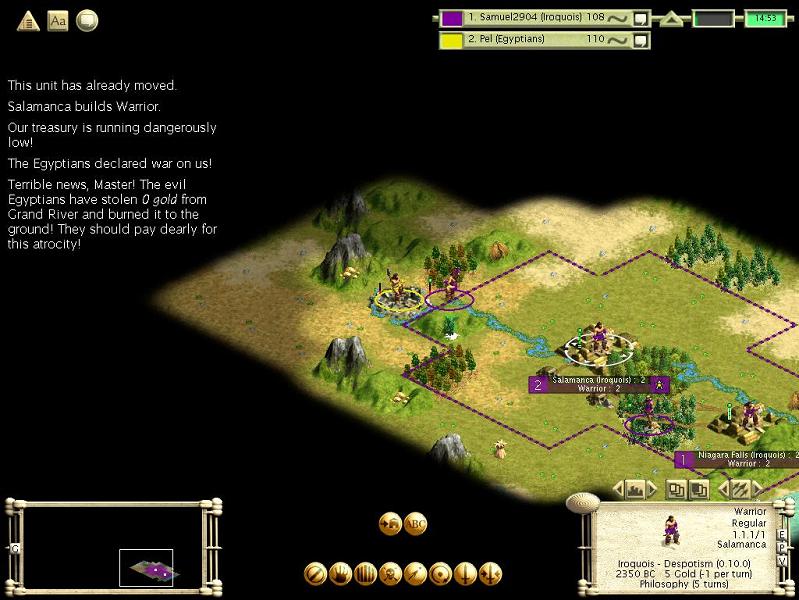The width and height of the screenshot is (799, 600).
Task: Choose the single sword unit order
Action: point(465,574)
